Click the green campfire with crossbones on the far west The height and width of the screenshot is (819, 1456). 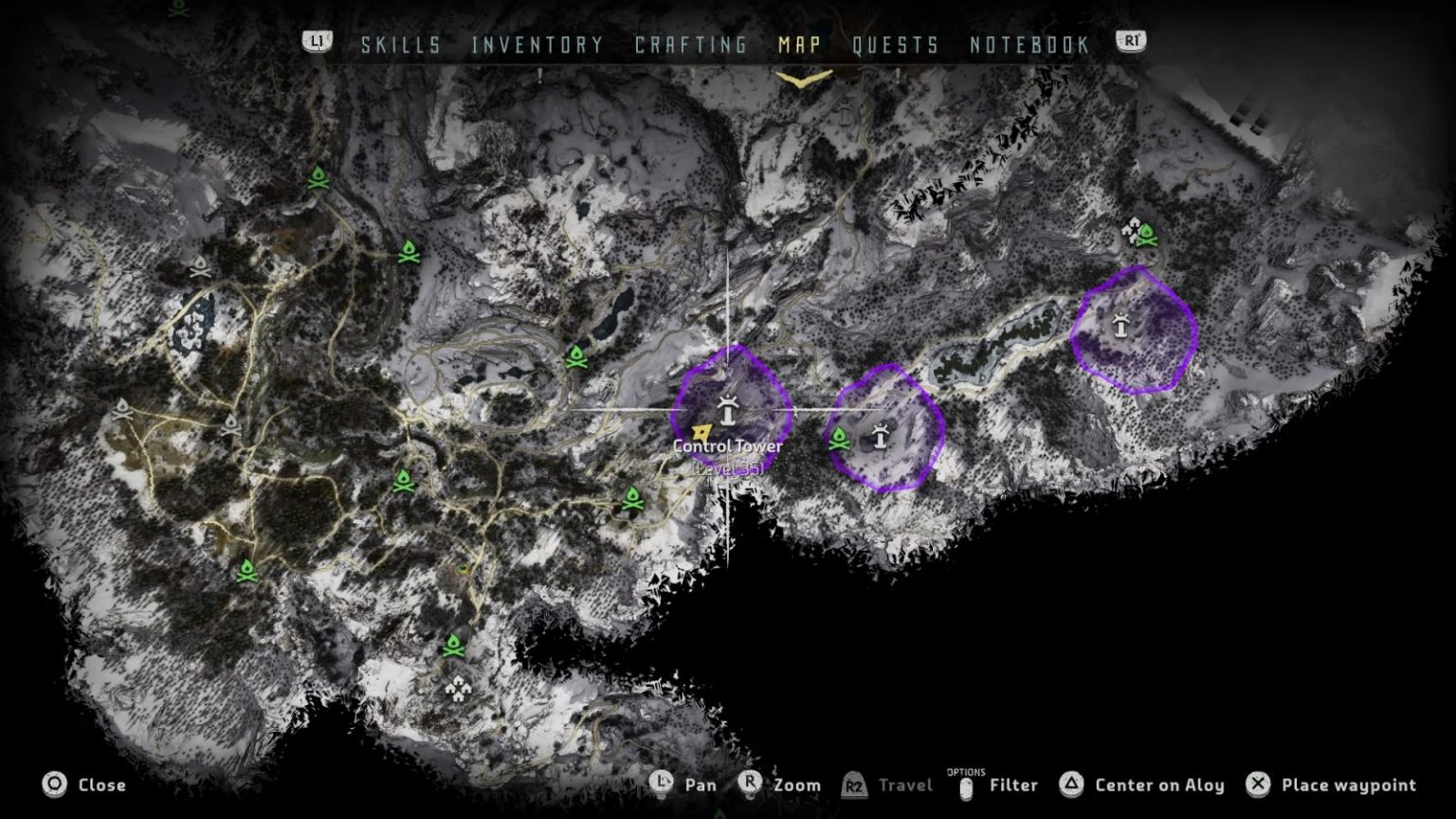point(249,573)
